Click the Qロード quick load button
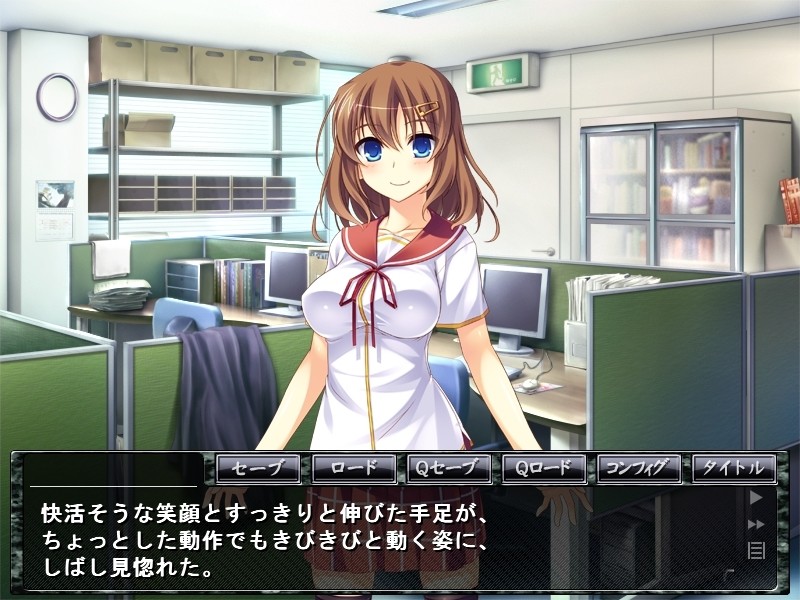This screenshot has width=800, height=600. click(x=543, y=468)
